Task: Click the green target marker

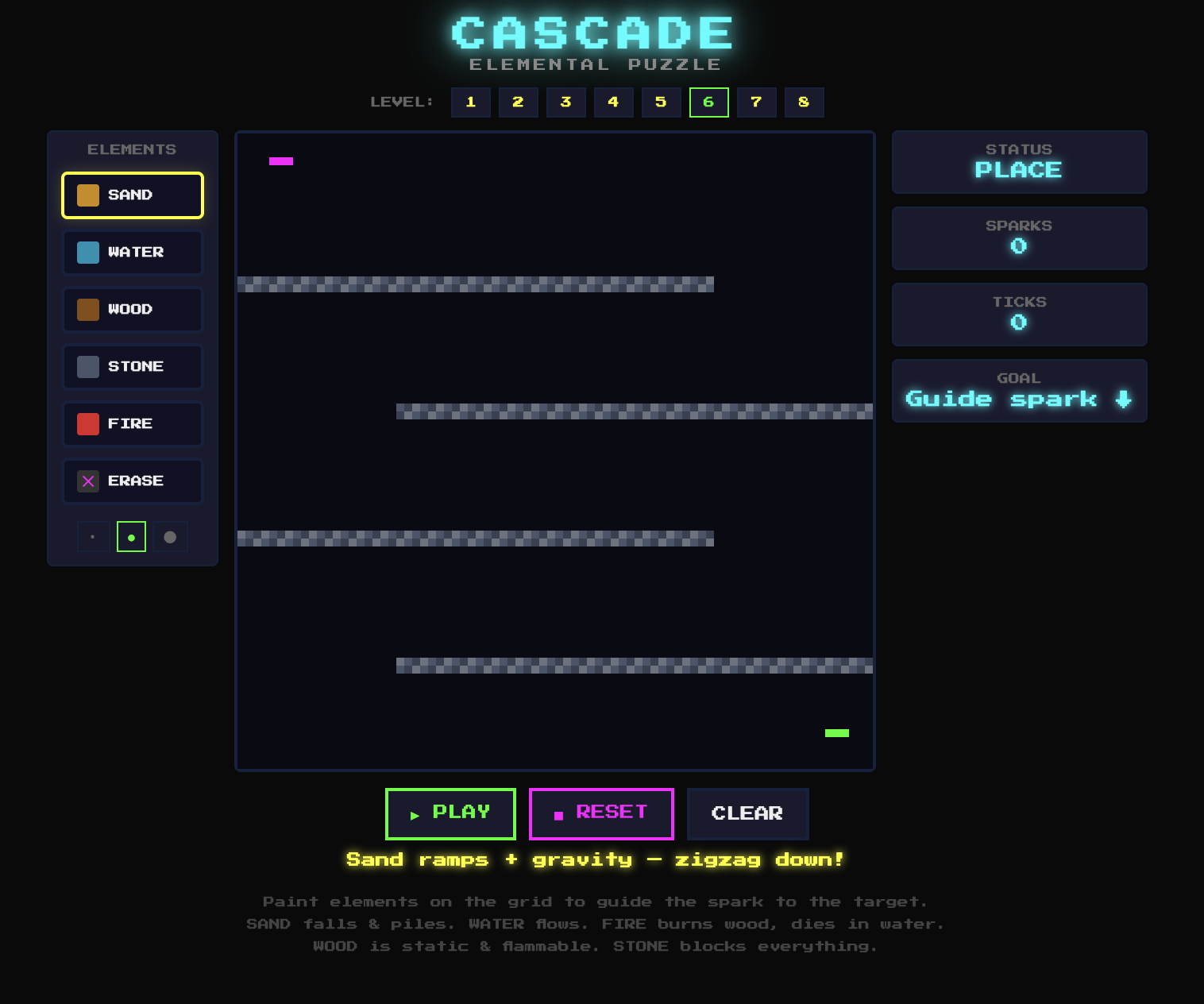Action: coord(837,732)
